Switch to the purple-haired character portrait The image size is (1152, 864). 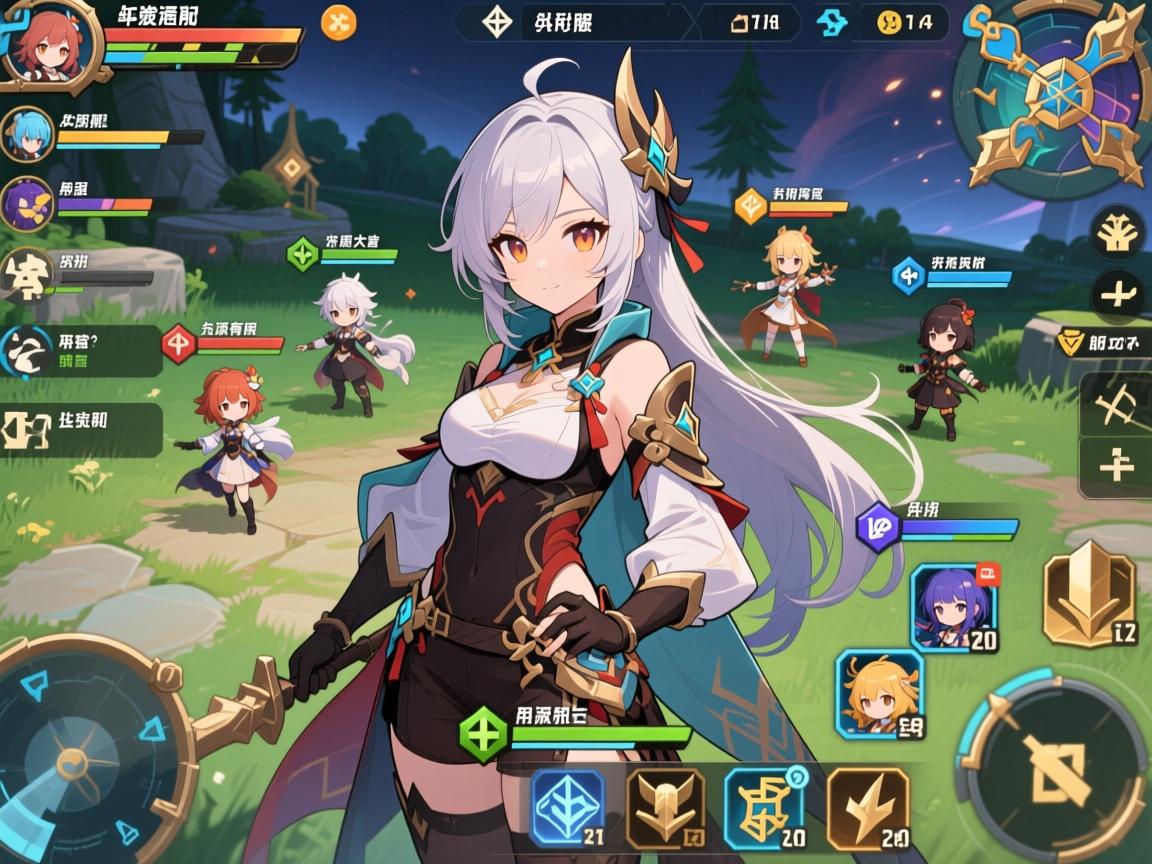(954, 607)
